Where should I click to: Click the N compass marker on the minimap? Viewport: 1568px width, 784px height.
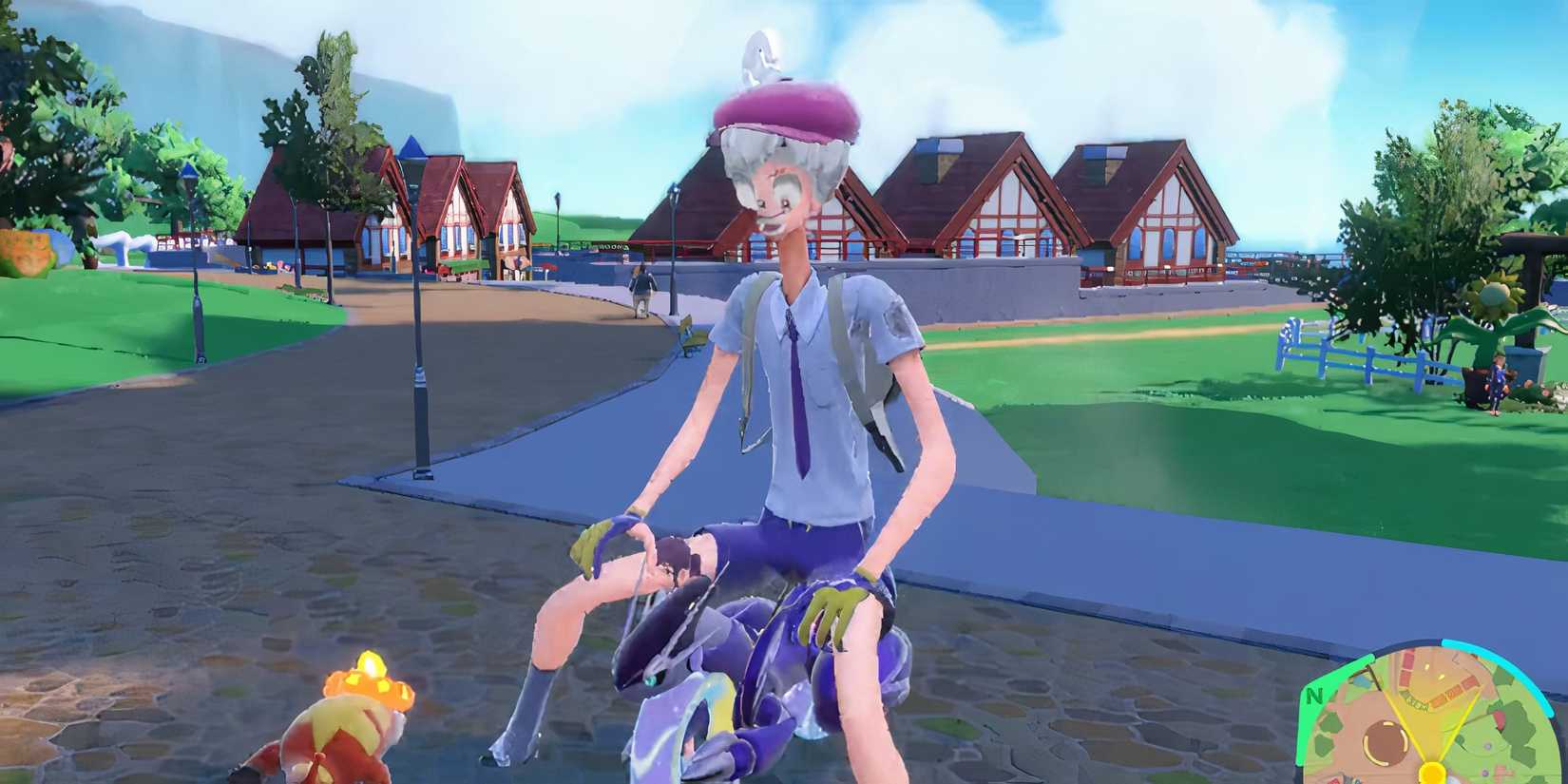coord(1315,694)
